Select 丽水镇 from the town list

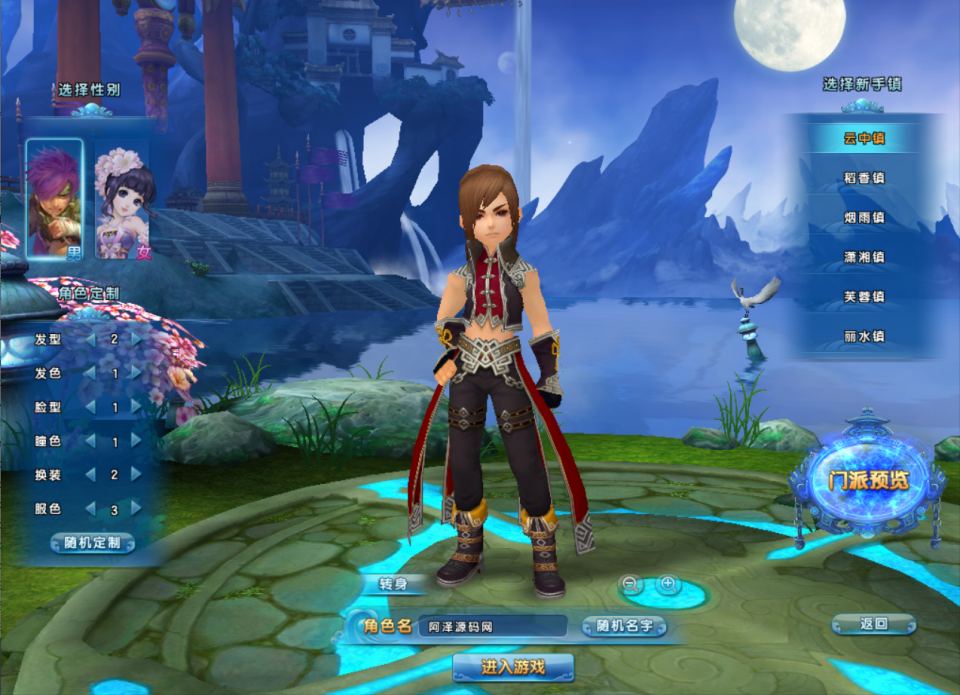click(864, 337)
